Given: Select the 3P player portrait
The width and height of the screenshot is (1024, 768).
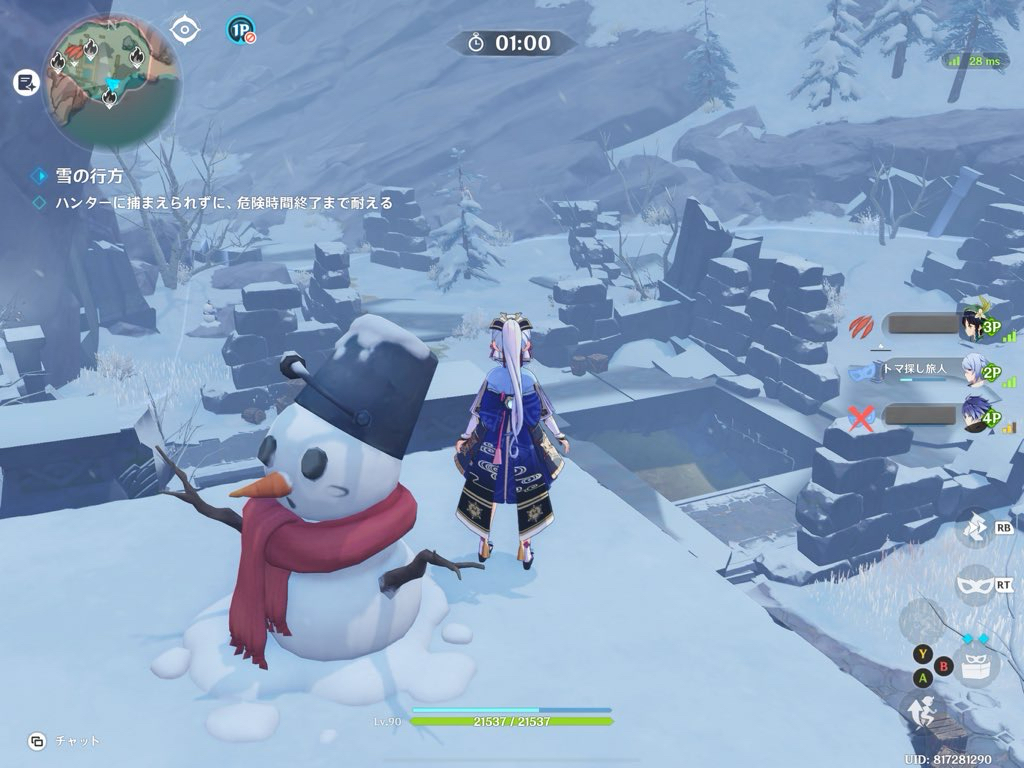Looking at the screenshot, I should click(x=974, y=324).
